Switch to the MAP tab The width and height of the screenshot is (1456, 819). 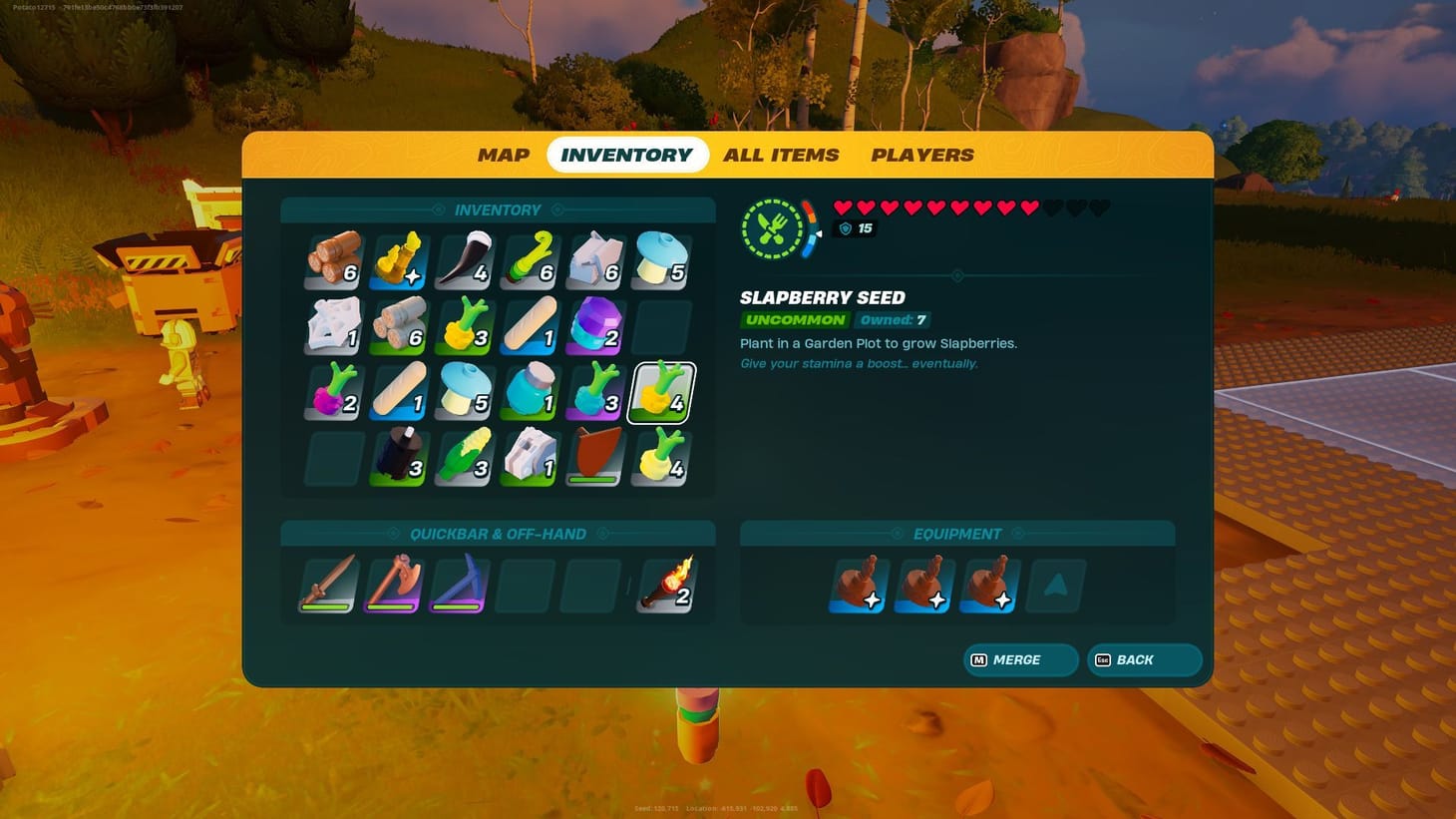(502, 155)
